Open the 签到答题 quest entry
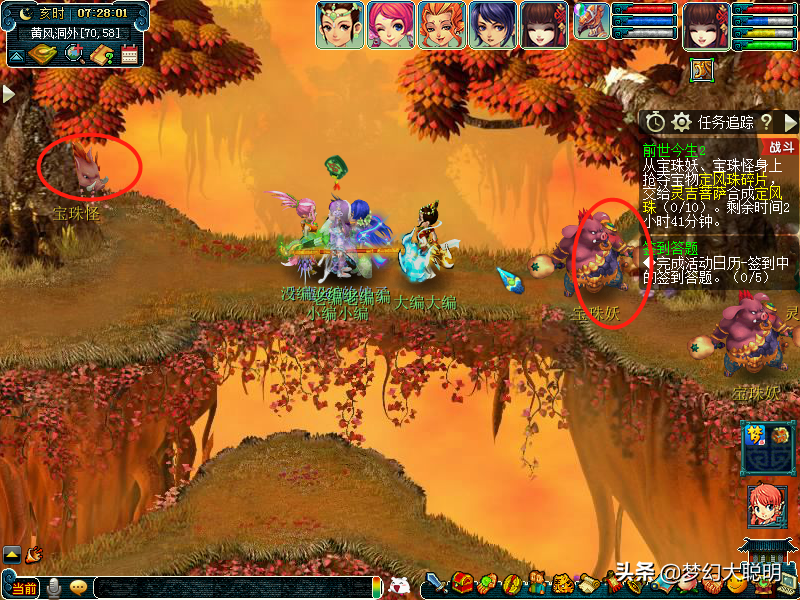The image size is (800, 600). (672, 247)
